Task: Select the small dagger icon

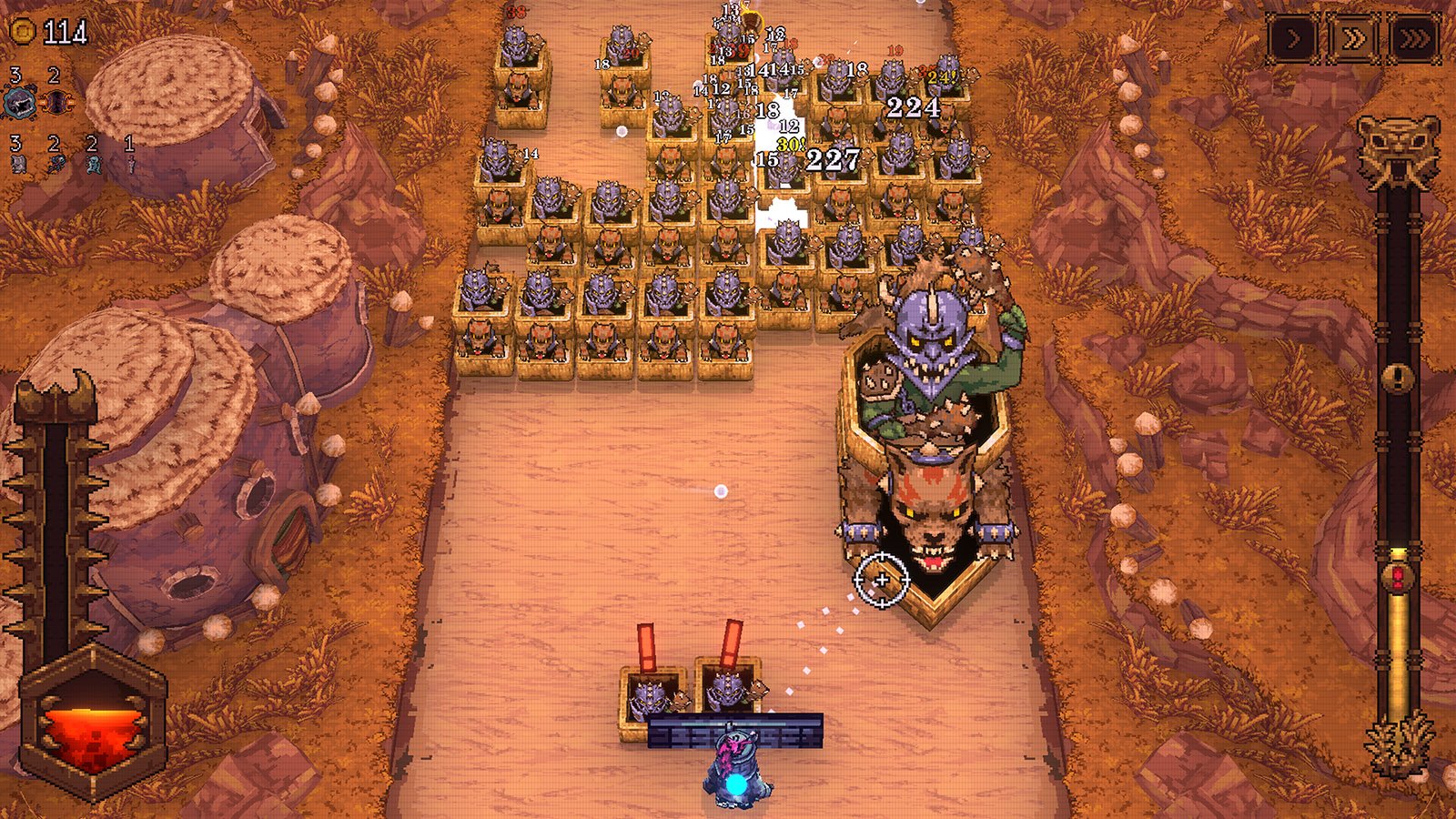Action: pyautogui.click(x=130, y=165)
